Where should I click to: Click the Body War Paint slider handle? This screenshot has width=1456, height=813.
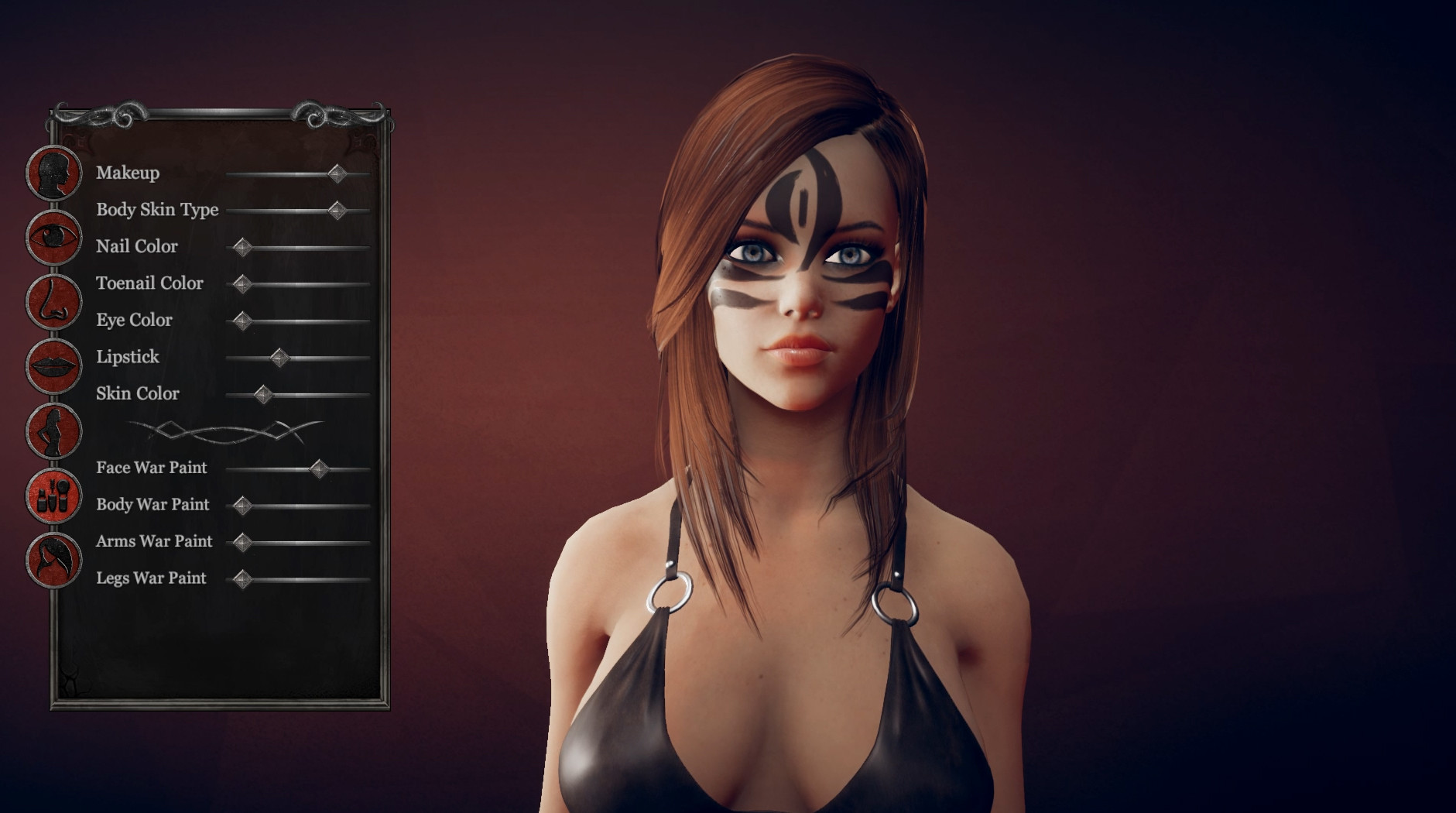(244, 505)
